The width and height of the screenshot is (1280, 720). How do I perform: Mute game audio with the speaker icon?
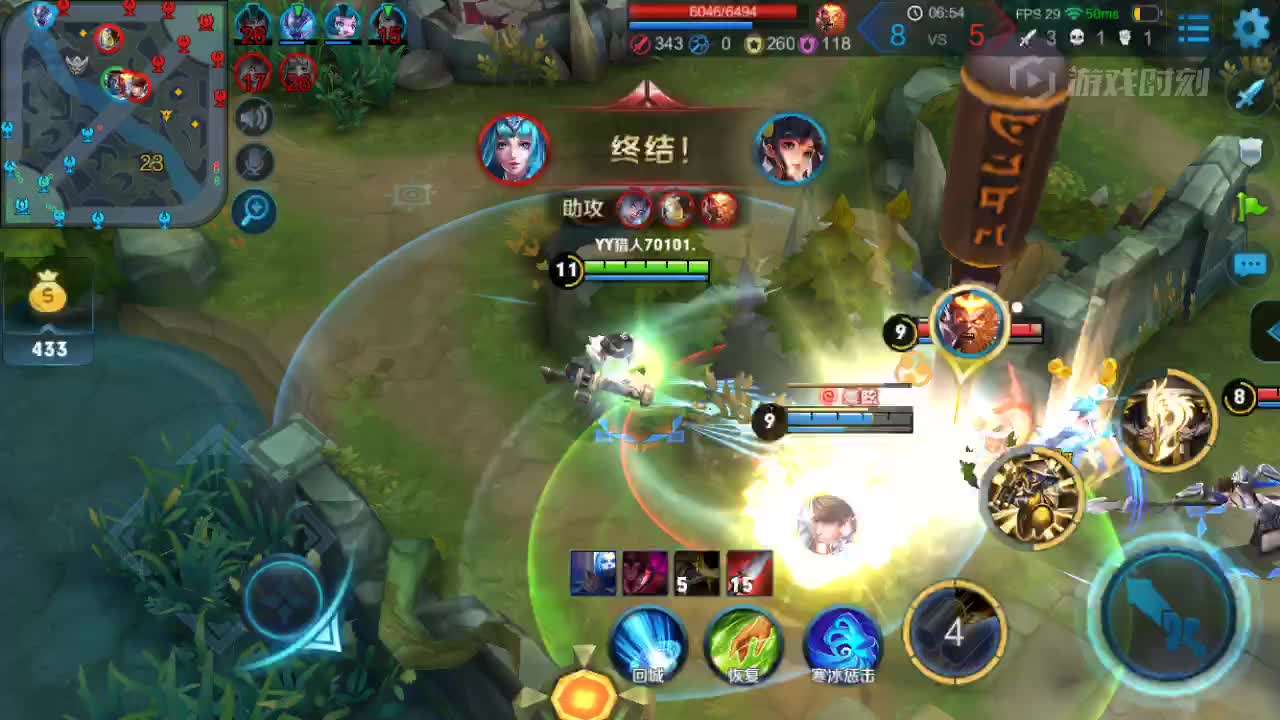click(255, 117)
